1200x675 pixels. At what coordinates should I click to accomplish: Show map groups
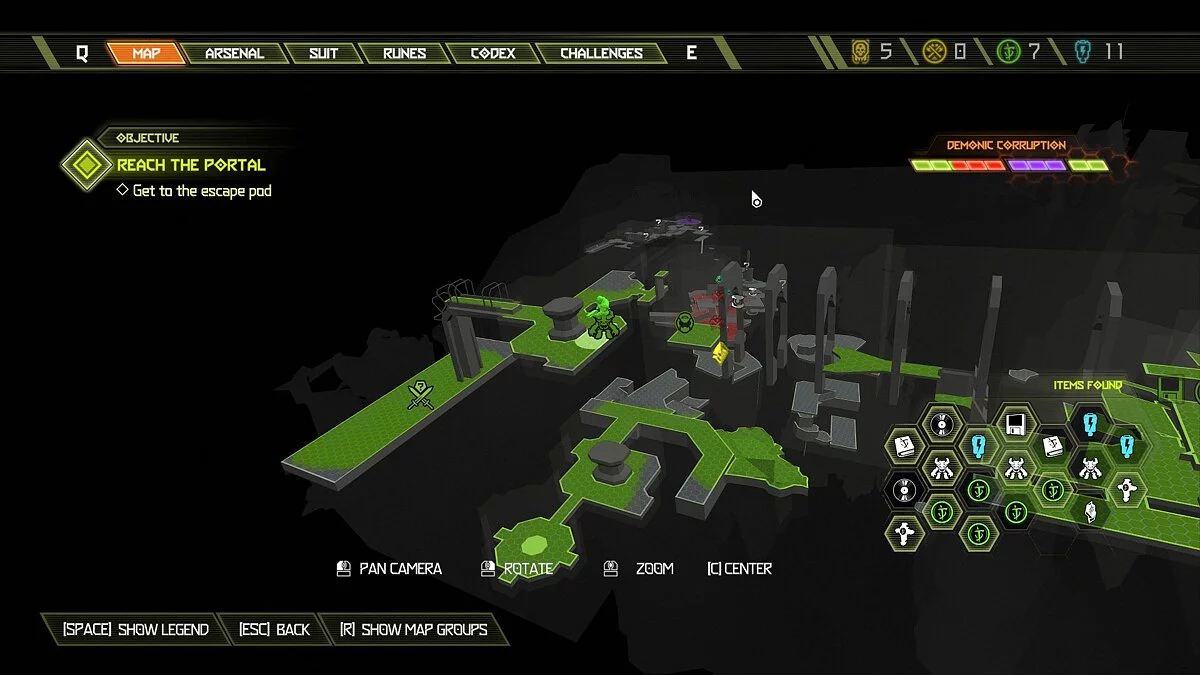coord(413,629)
